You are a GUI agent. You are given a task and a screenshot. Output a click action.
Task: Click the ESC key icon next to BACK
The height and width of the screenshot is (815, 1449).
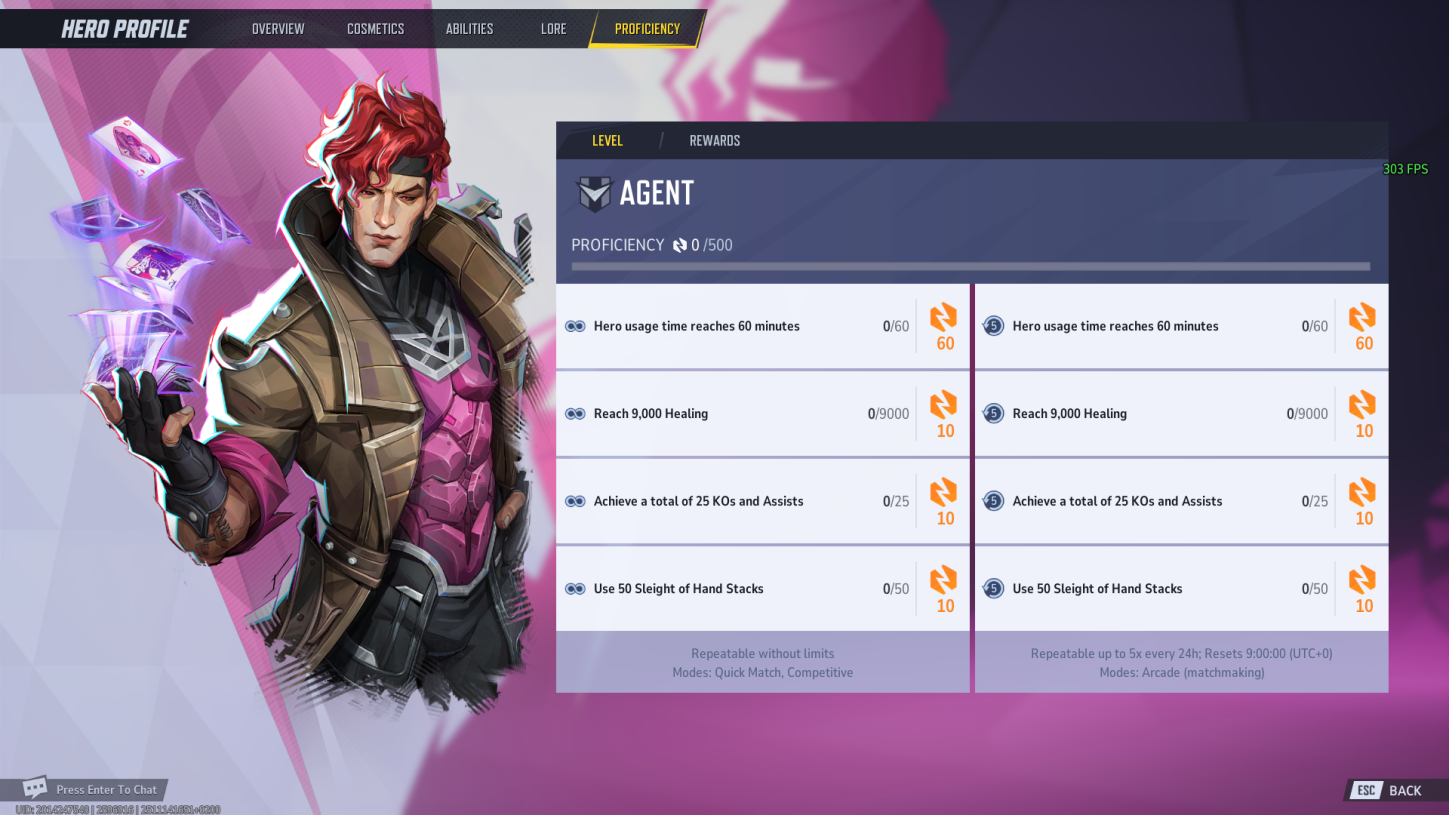(1365, 790)
